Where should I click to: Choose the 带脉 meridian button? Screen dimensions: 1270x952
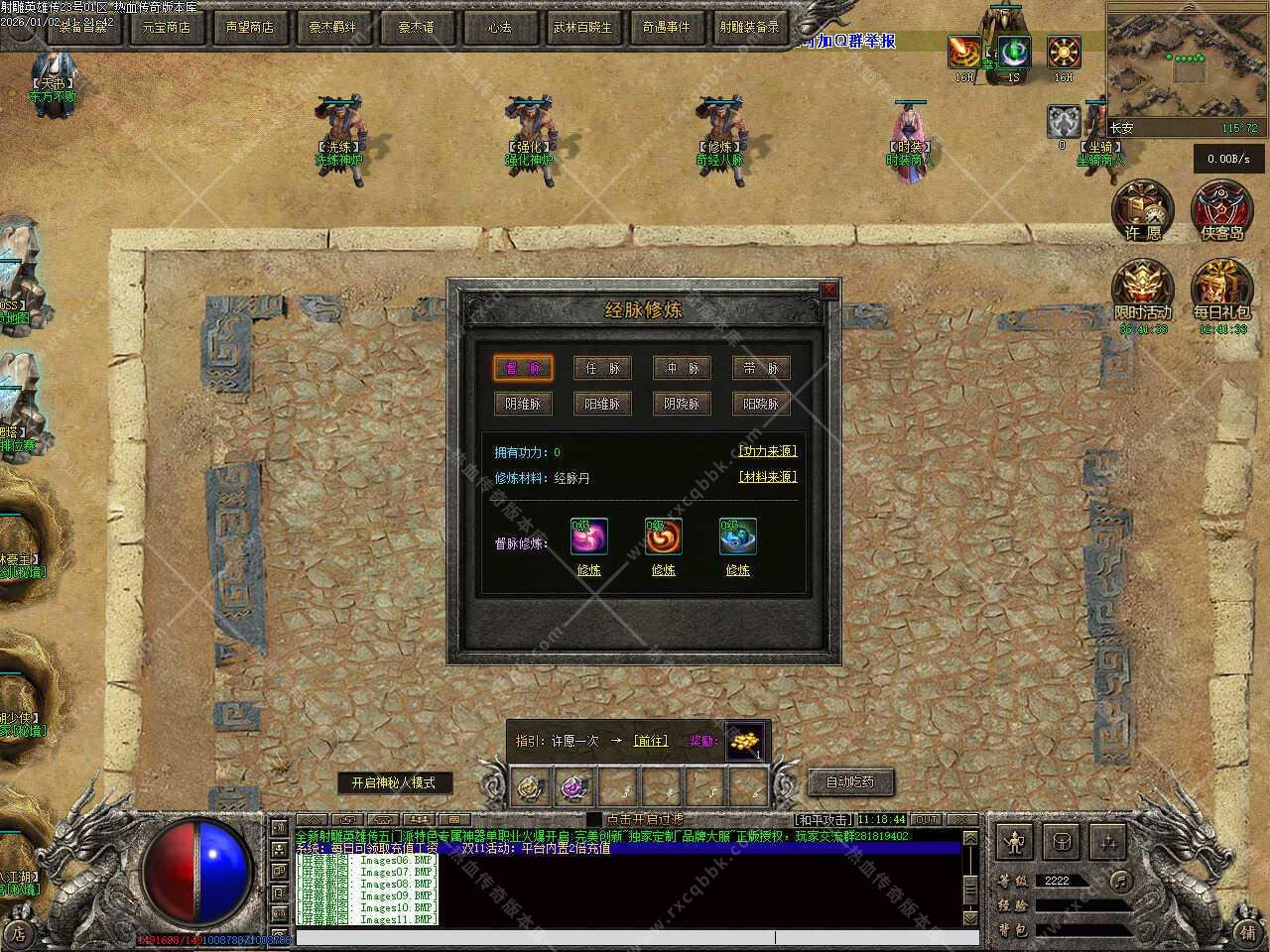coord(761,368)
